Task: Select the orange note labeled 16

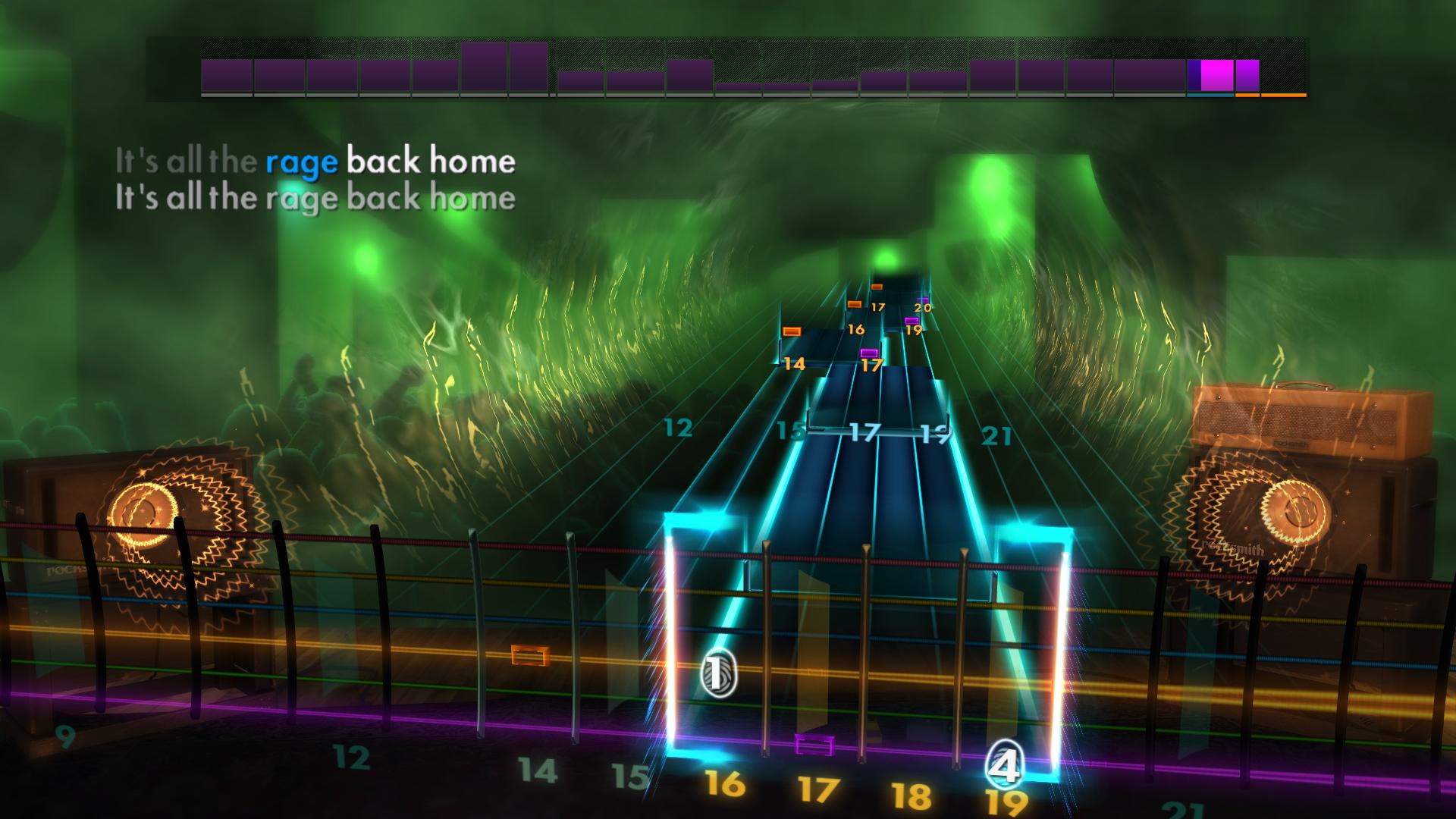Action: (x=855, y=305)
